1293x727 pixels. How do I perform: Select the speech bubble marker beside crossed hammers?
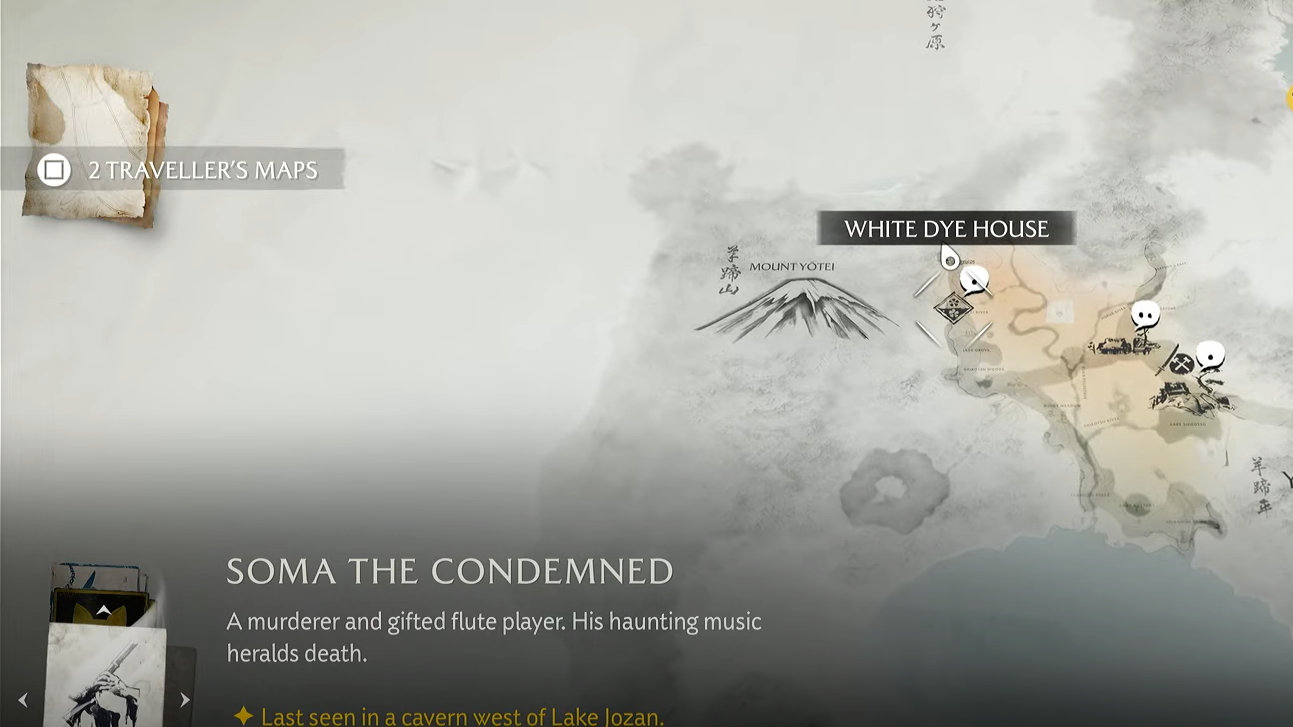pos(1211,354)
